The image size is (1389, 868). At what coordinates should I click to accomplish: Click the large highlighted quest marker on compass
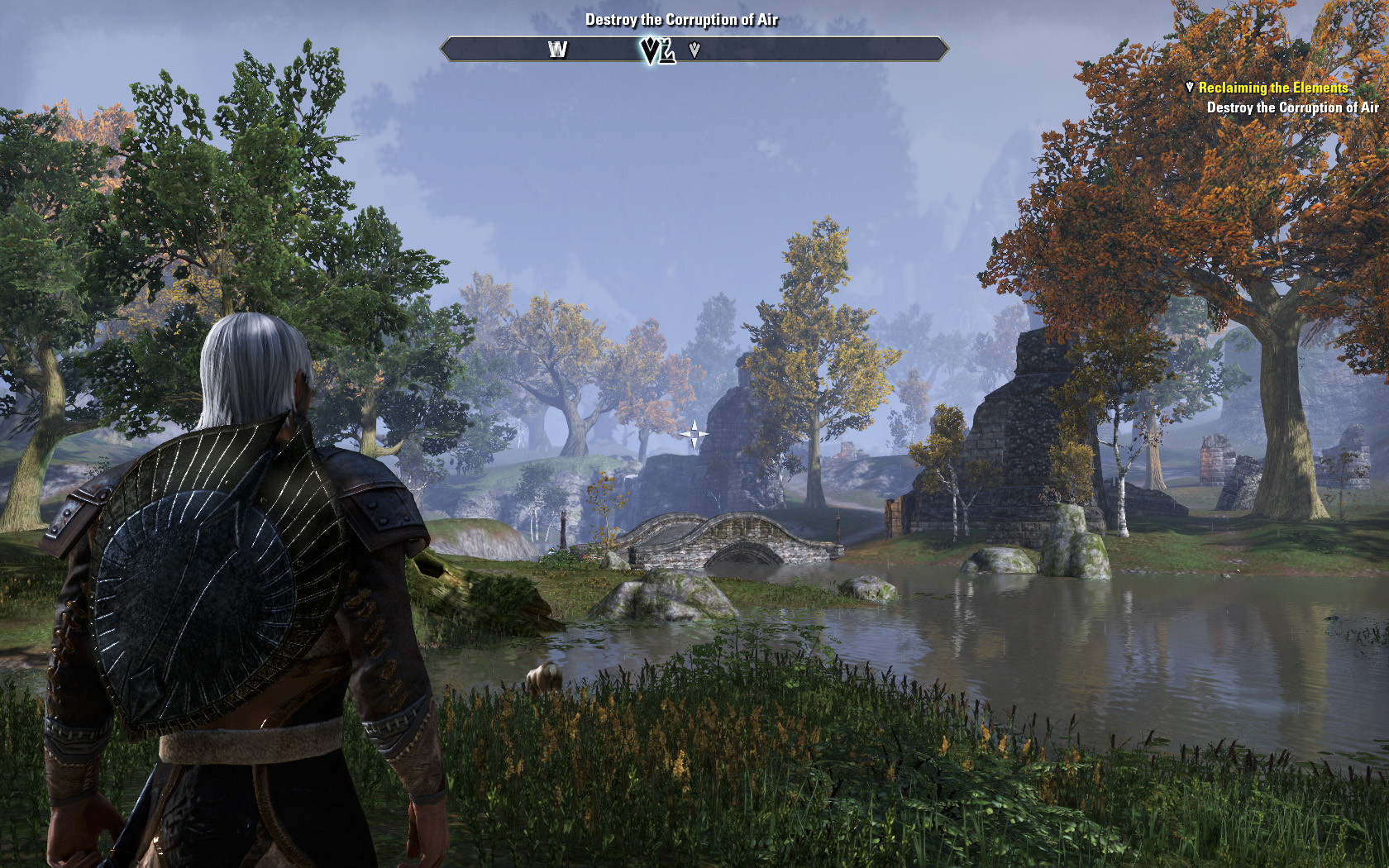[657, 51]
